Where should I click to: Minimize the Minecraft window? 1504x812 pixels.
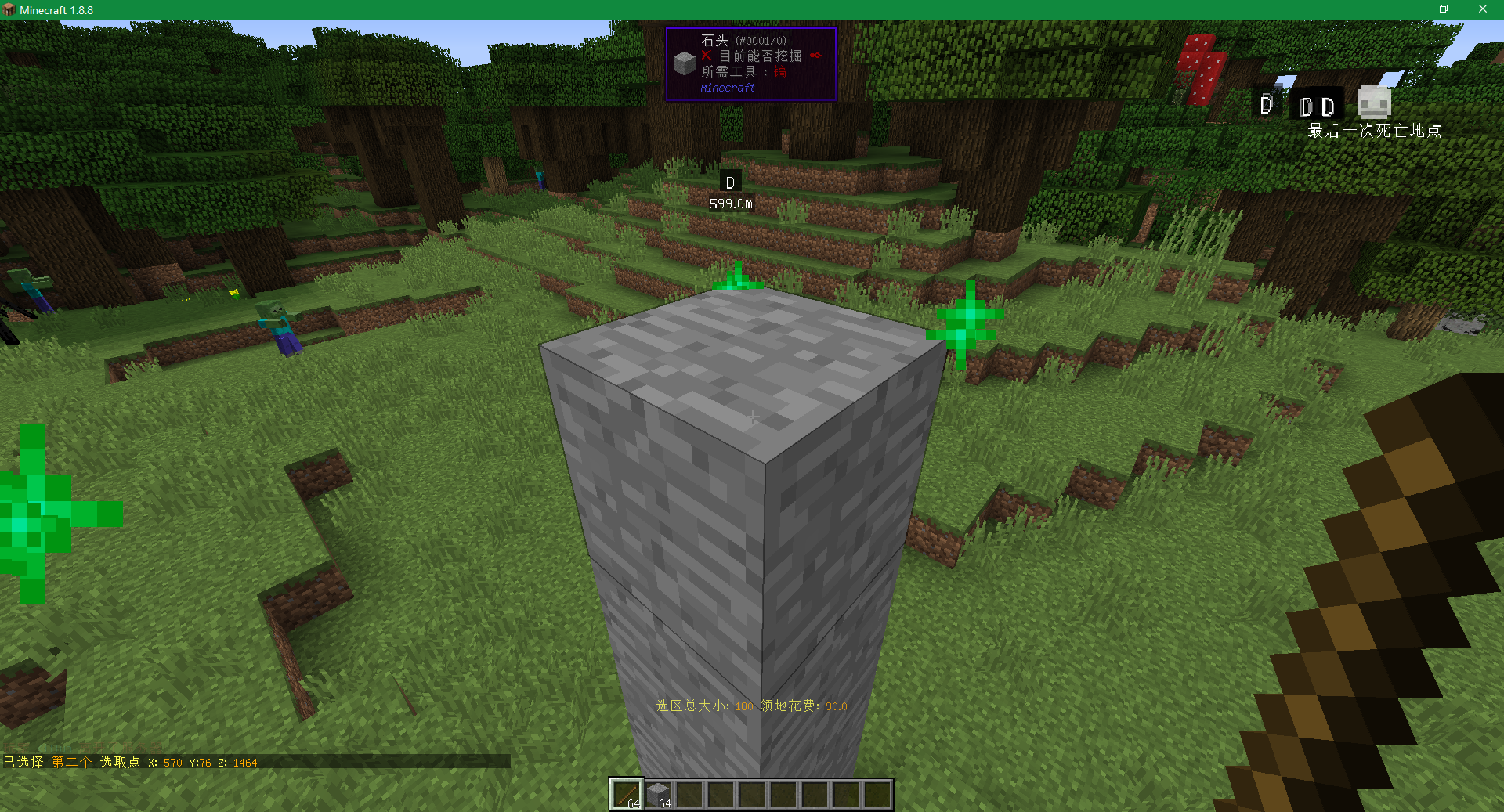coord(1405,9)
